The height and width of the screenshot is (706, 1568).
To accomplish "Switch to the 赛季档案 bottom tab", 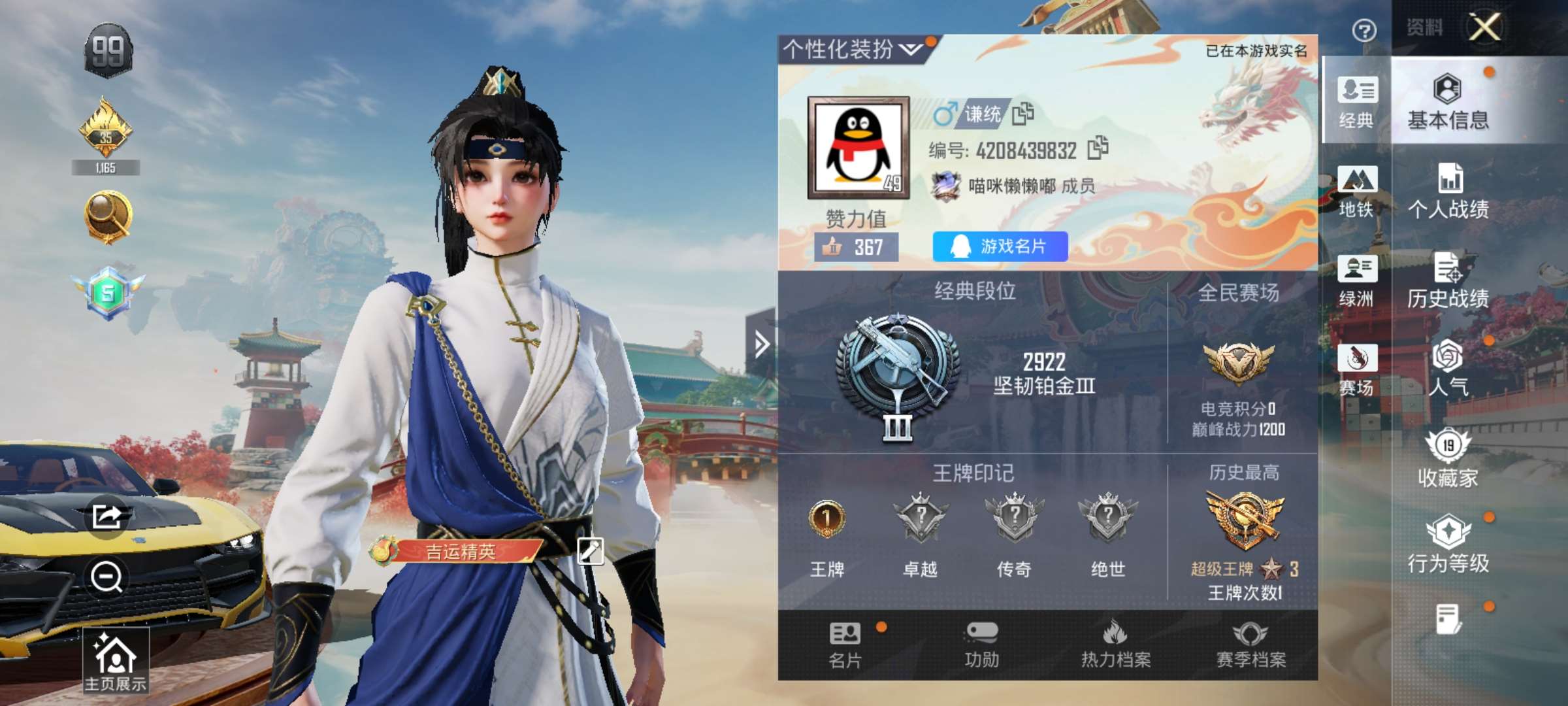I will pyautogui.click(x=1250, y=645).
